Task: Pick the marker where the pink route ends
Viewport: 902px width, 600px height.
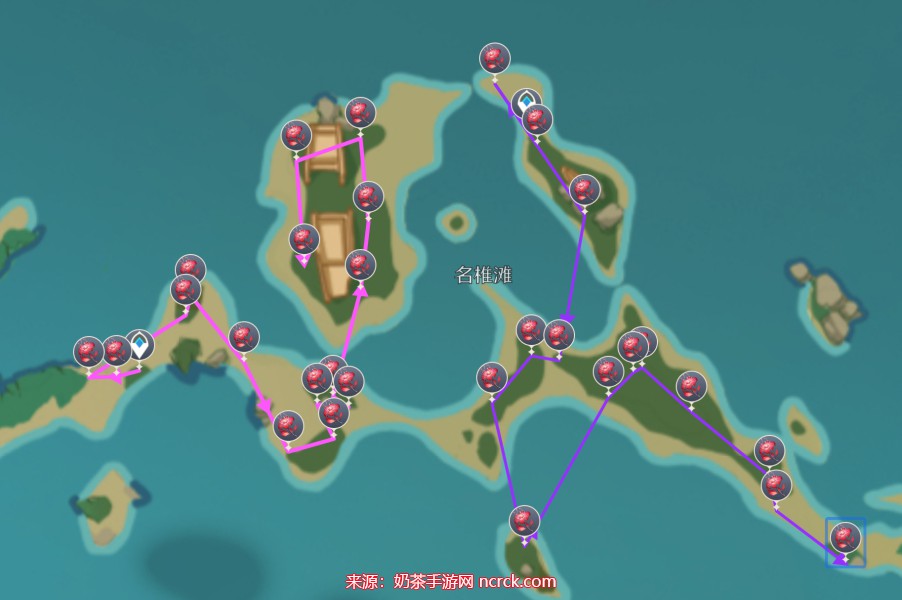Action: (x=304, y=240)
